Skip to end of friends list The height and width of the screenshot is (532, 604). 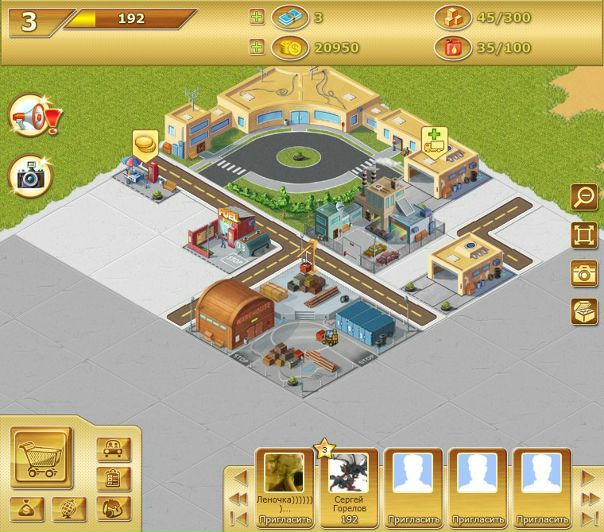(x=587, y=519)
